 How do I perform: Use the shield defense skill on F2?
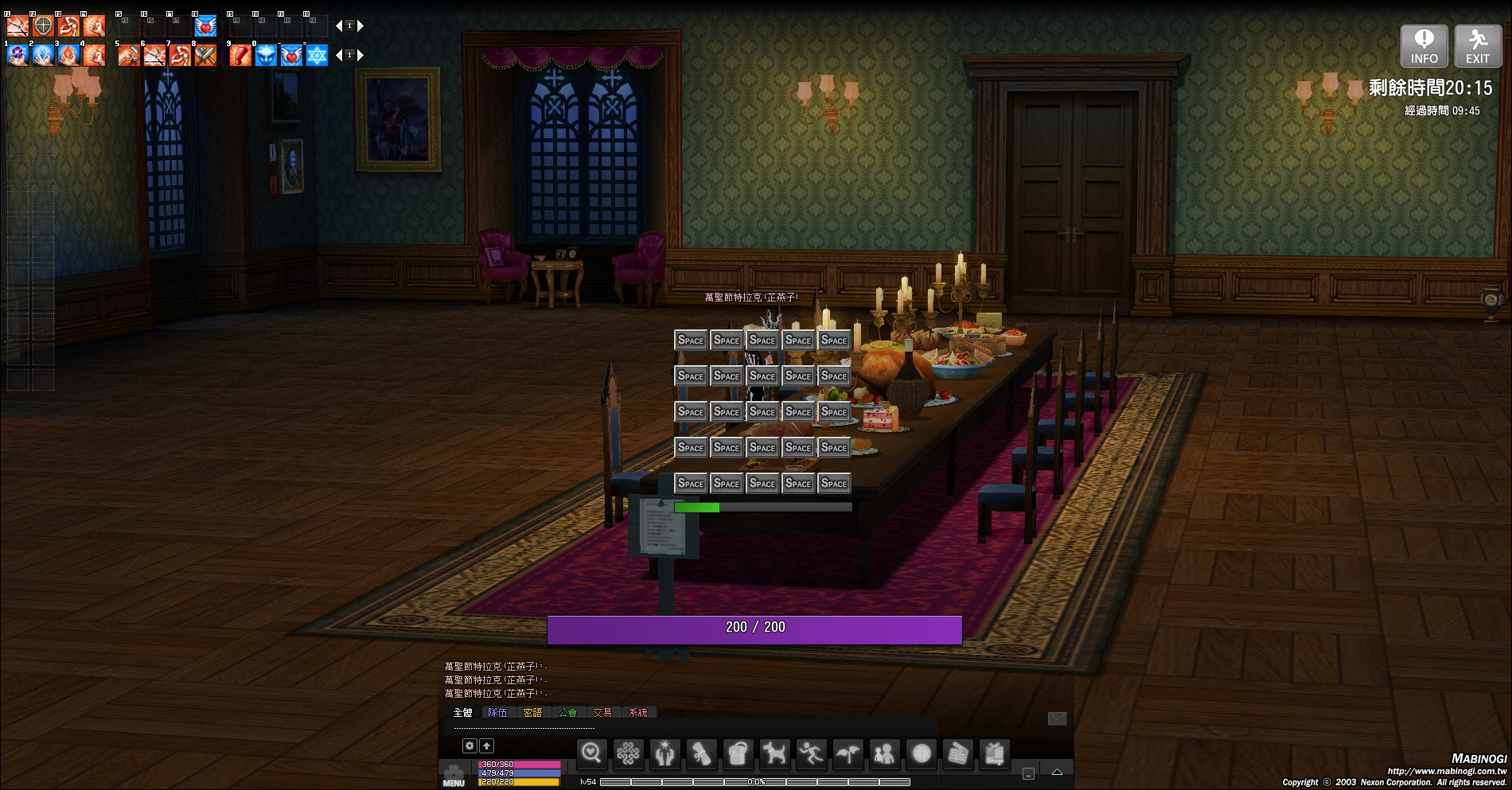pos(43,26)
